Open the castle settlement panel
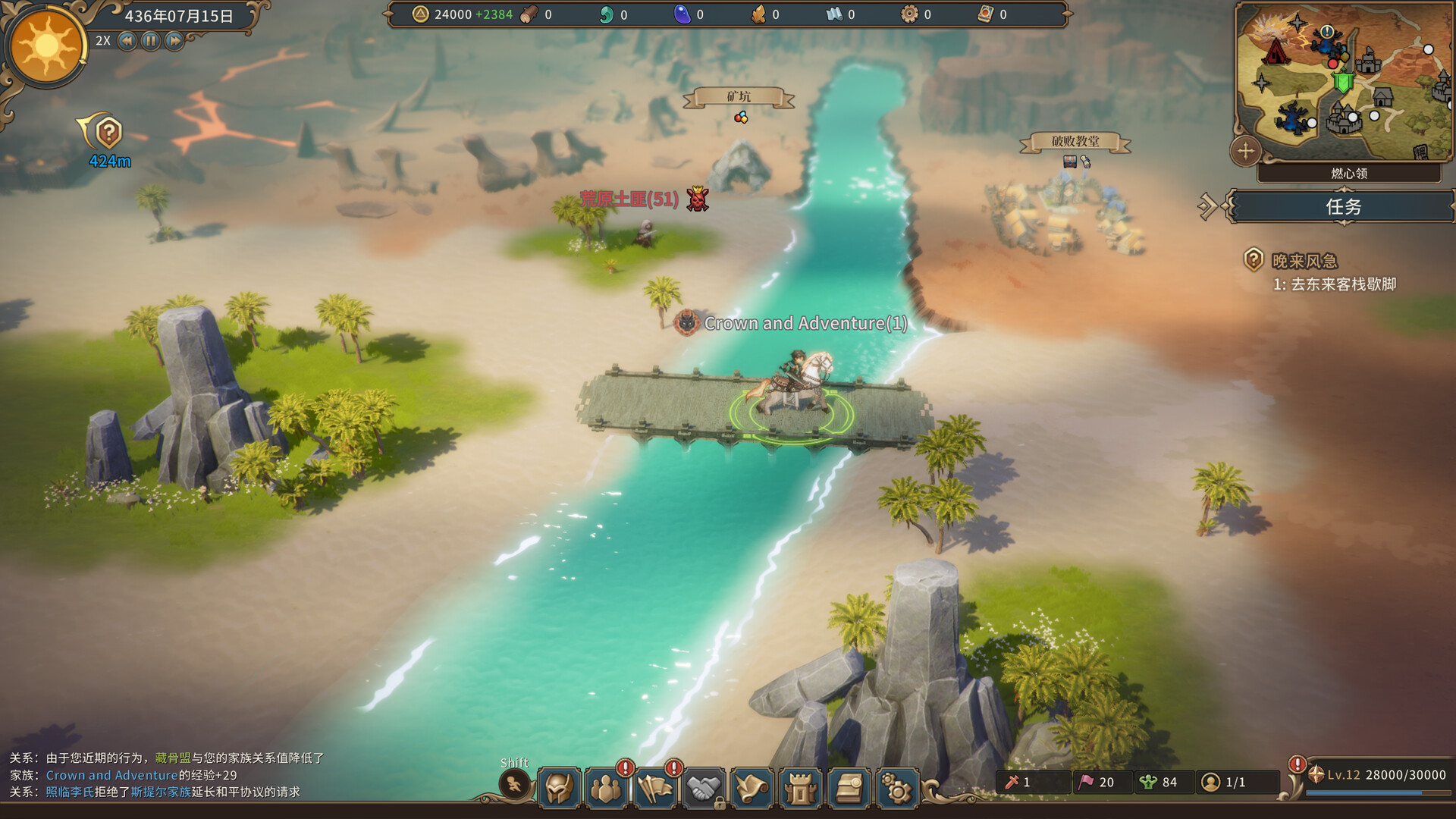The height and width of the screenshot is (819, 1456). [801, 786]
